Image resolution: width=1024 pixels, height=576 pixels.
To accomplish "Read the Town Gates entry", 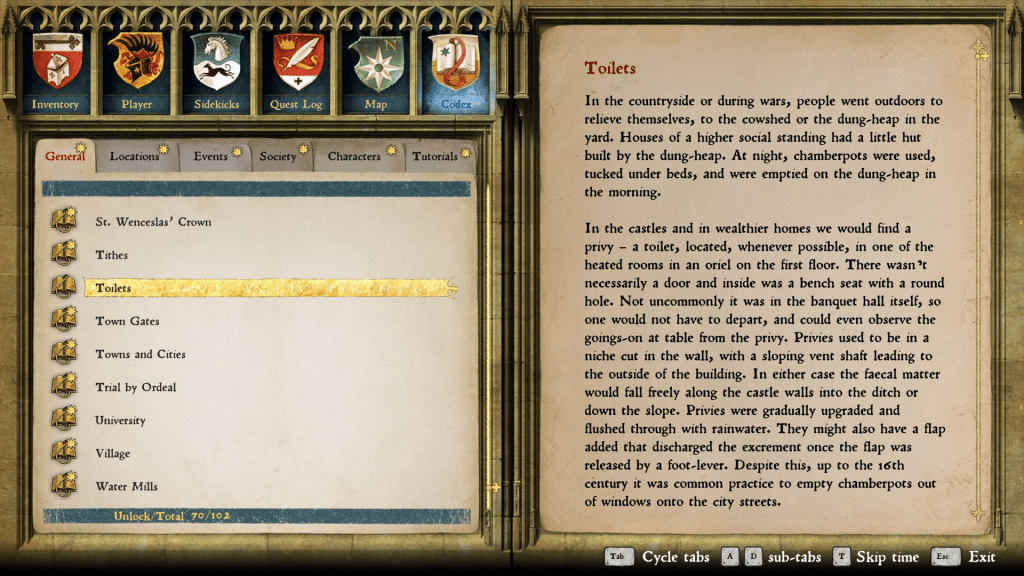I will pos(127,321).
